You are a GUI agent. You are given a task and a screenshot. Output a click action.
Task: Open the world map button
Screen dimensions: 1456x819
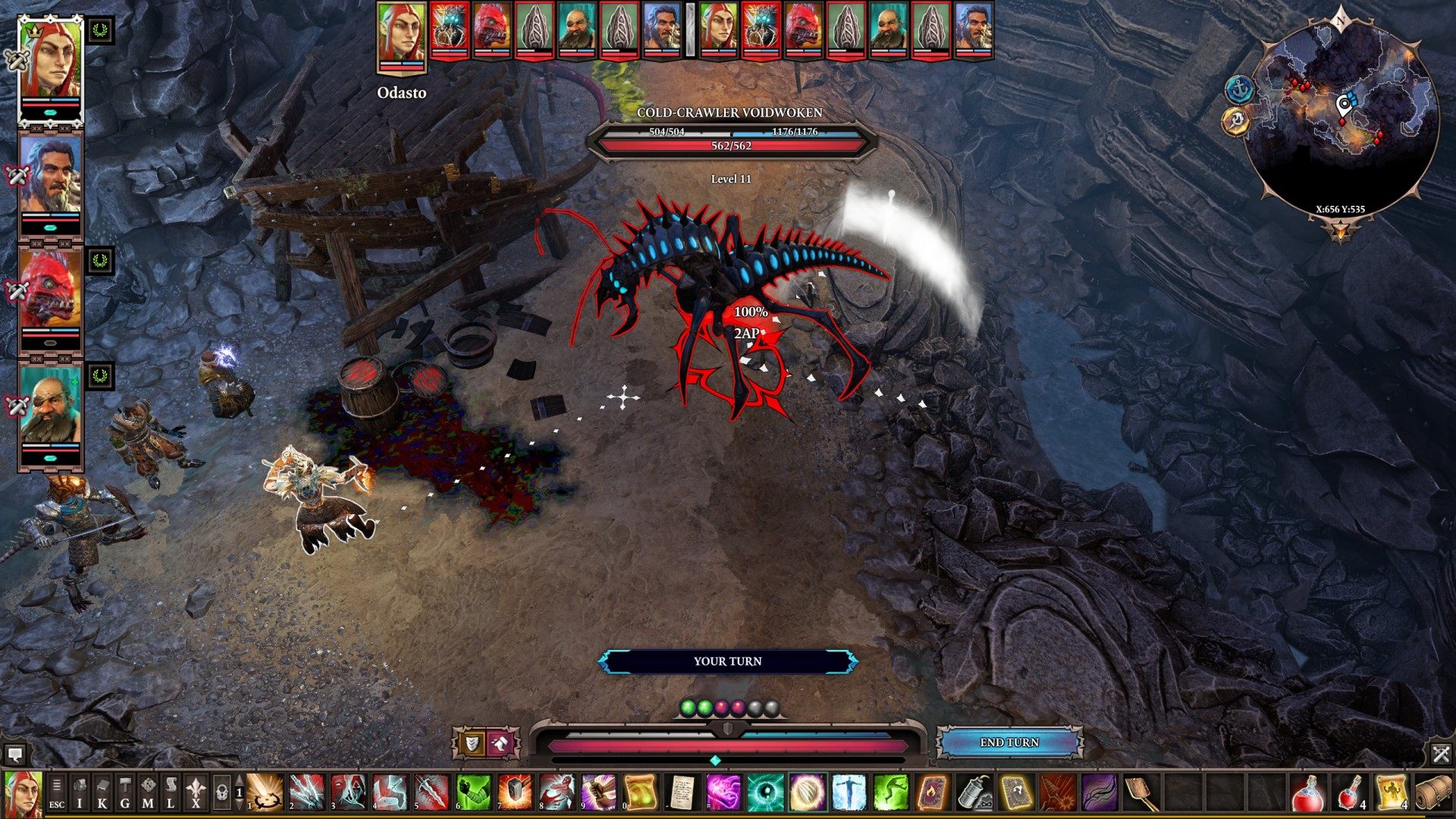pos(148,793)
